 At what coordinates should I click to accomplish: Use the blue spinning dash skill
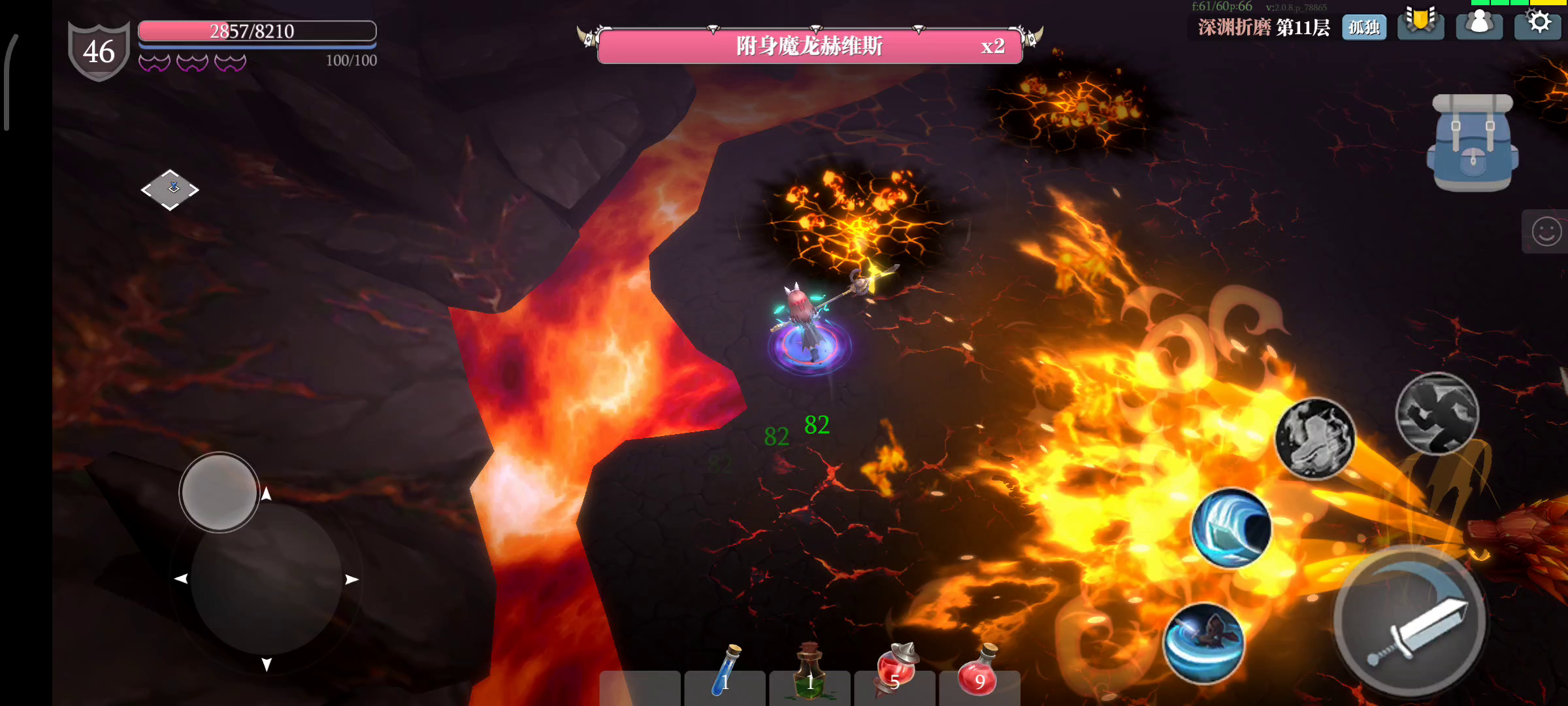(1203, 642)
